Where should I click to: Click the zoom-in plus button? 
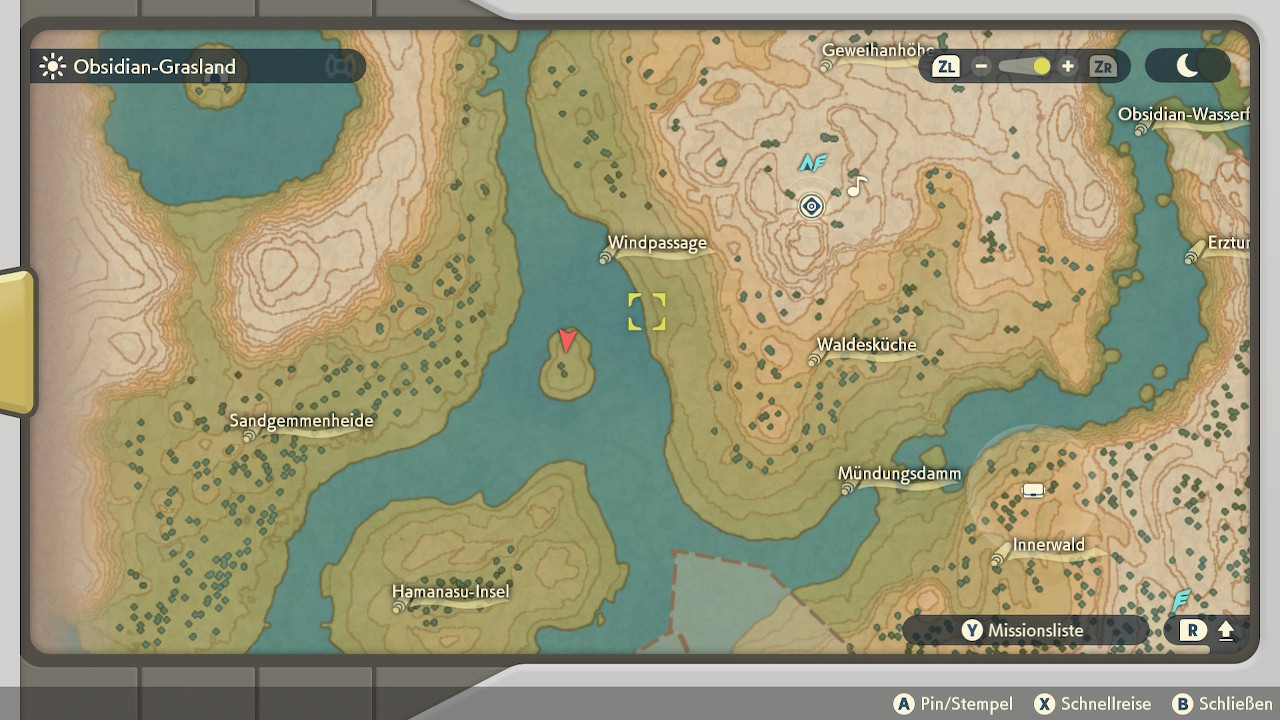[1068, 66]
